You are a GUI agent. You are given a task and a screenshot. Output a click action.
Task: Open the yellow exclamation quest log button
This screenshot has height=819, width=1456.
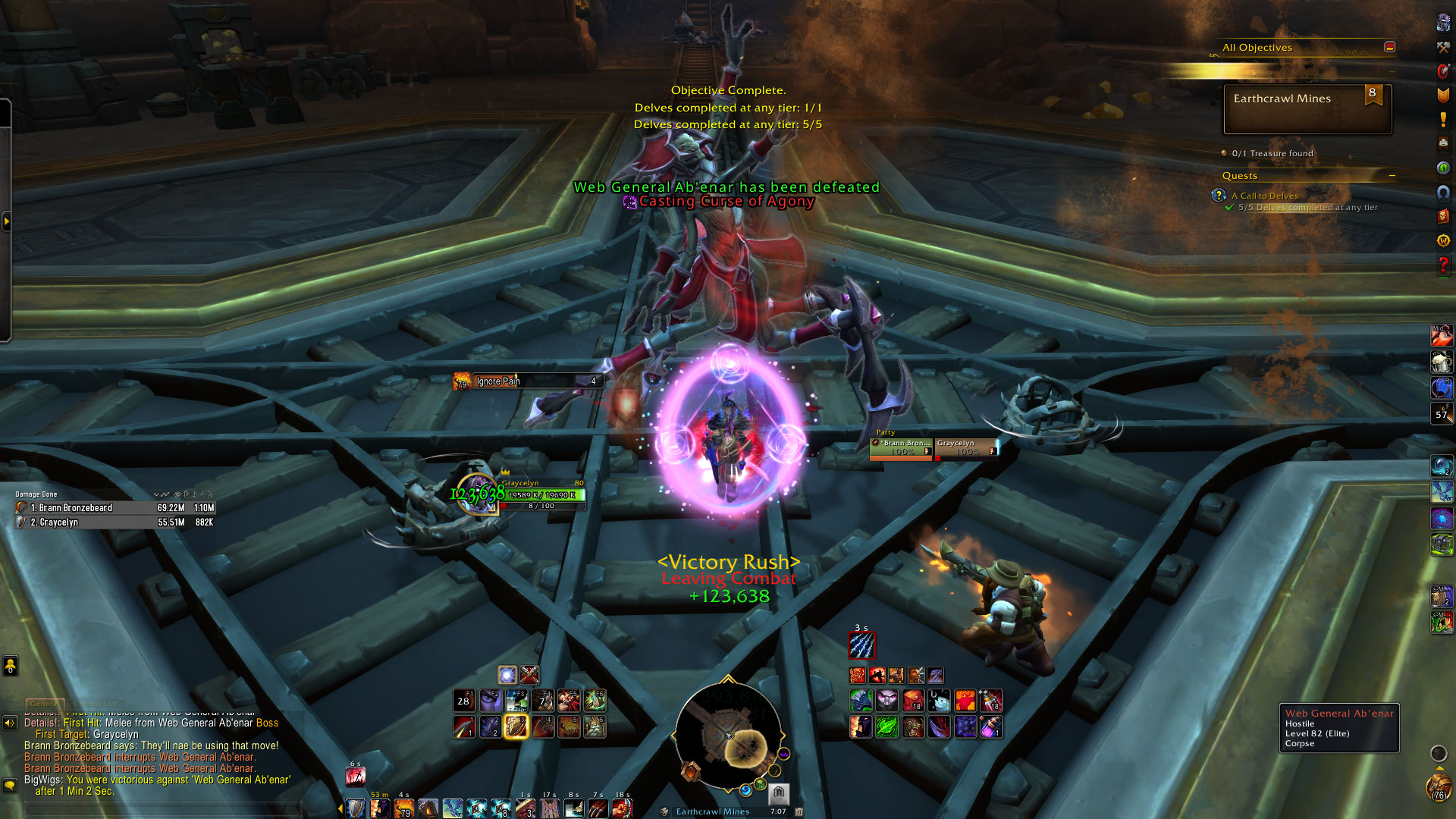click(x=1443, y=119)
